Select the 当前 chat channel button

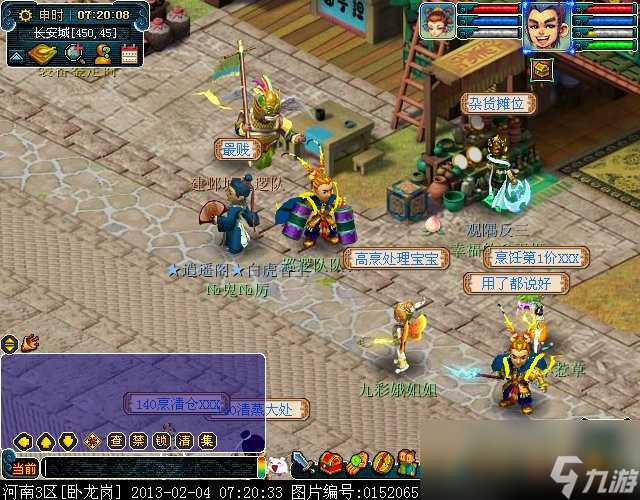tap(21, 468)
